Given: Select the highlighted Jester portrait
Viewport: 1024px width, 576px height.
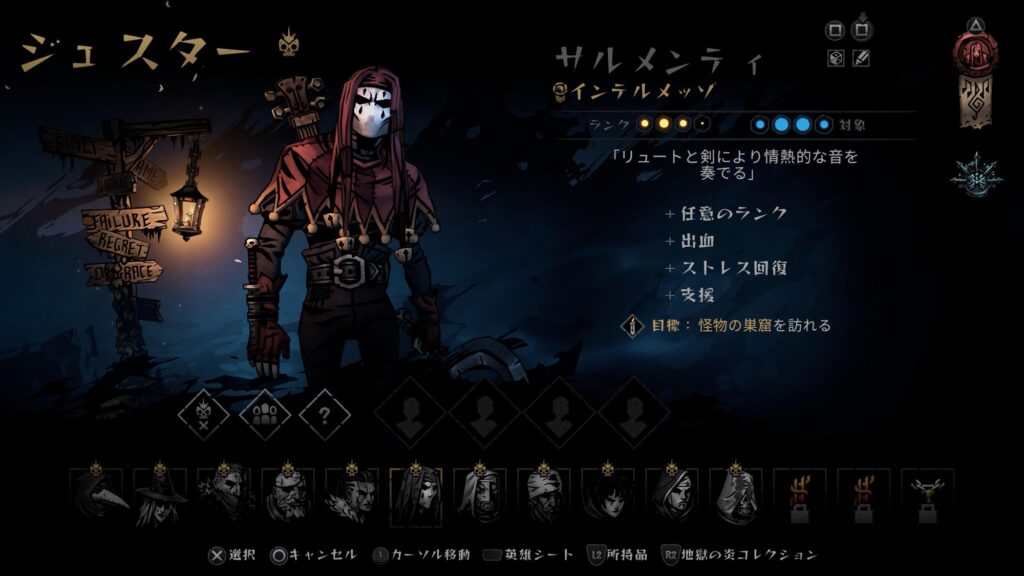Looking at the screenshot, I should (x=415, y=497).
